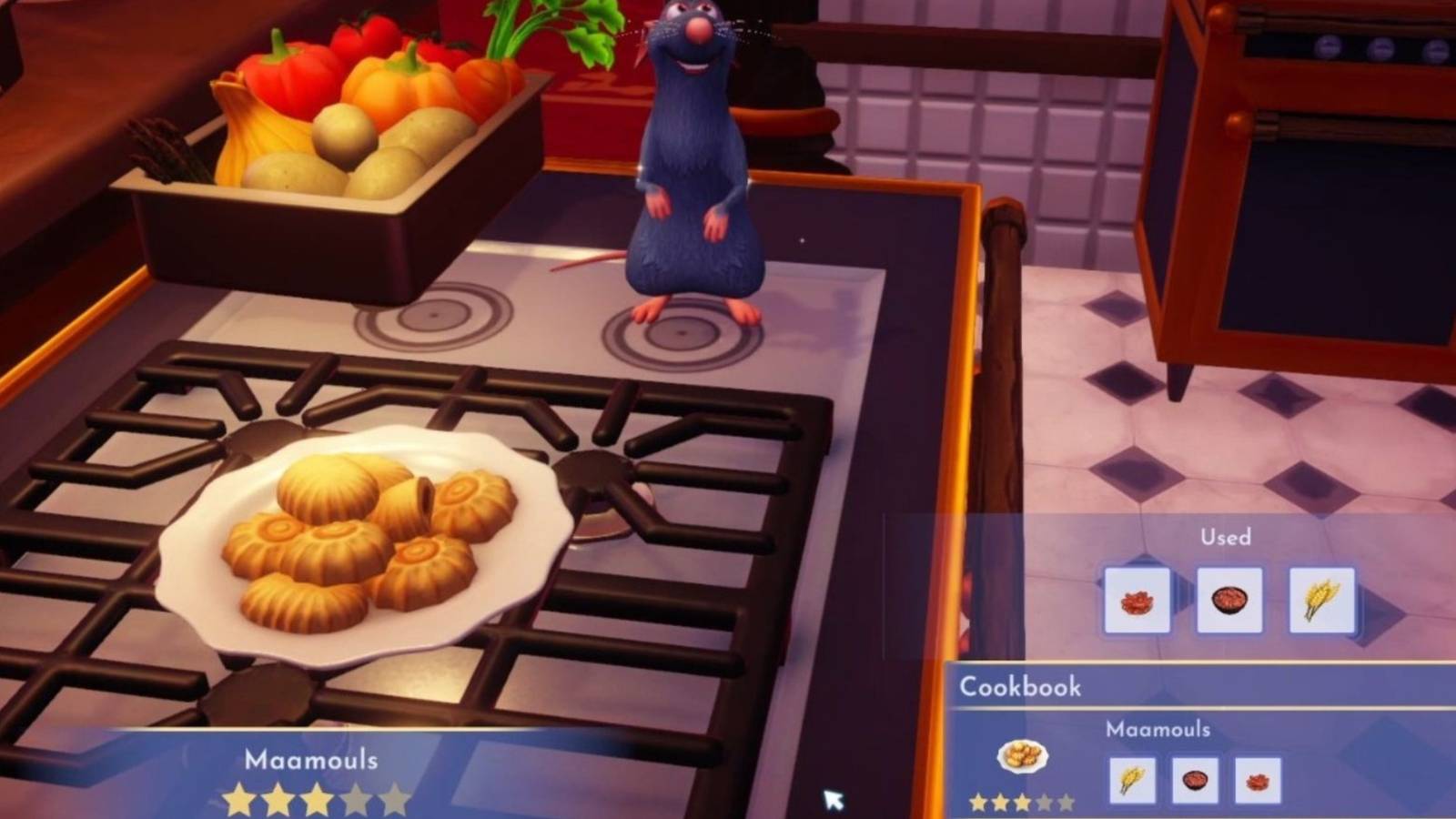Click the first gold star of the Maamouls rating
This screenshot has width=1456, height=819.
[x=238, y=798]
